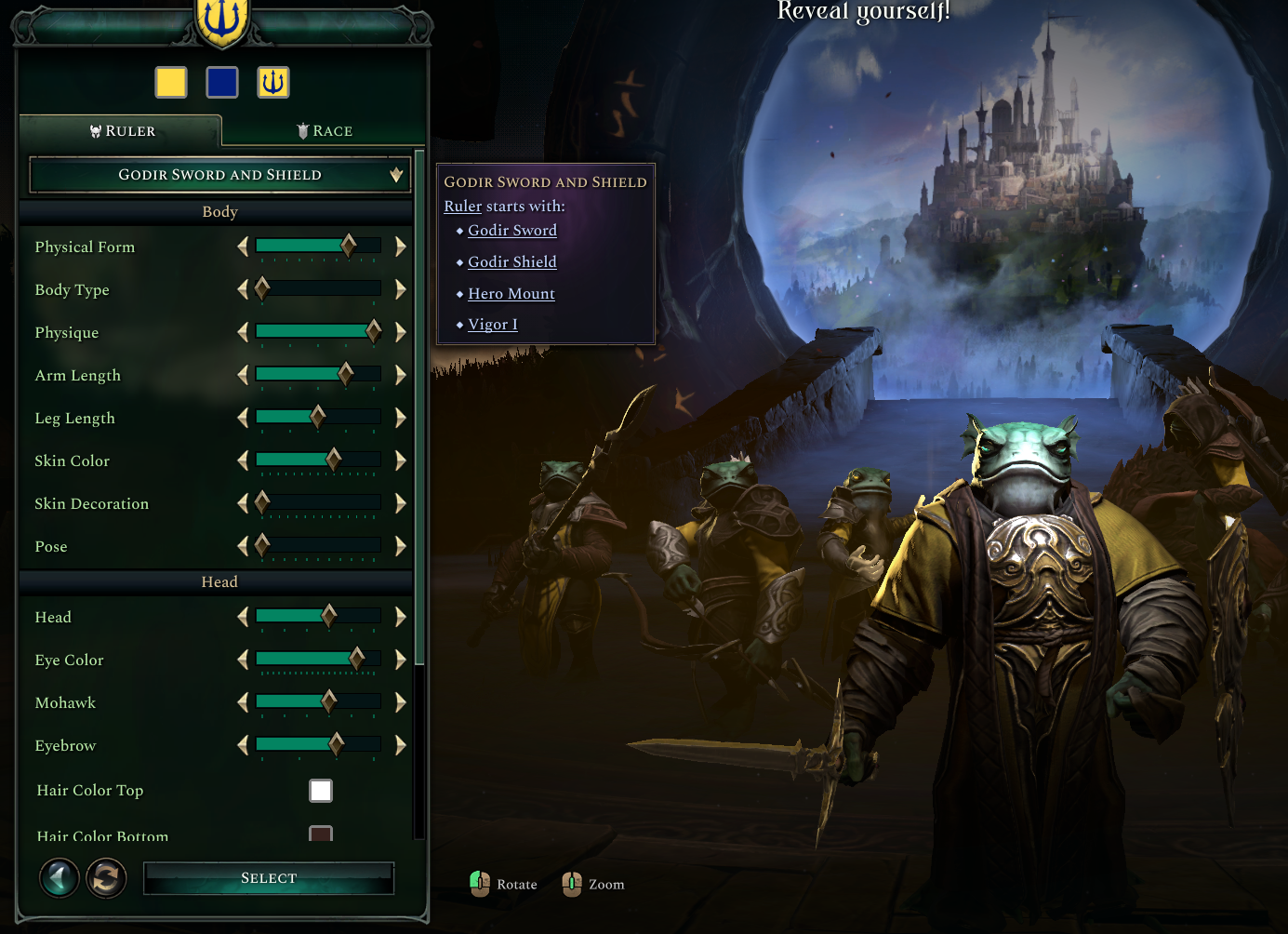
Task: Click the blue secondary color swatch
Action: pos(222,82)
